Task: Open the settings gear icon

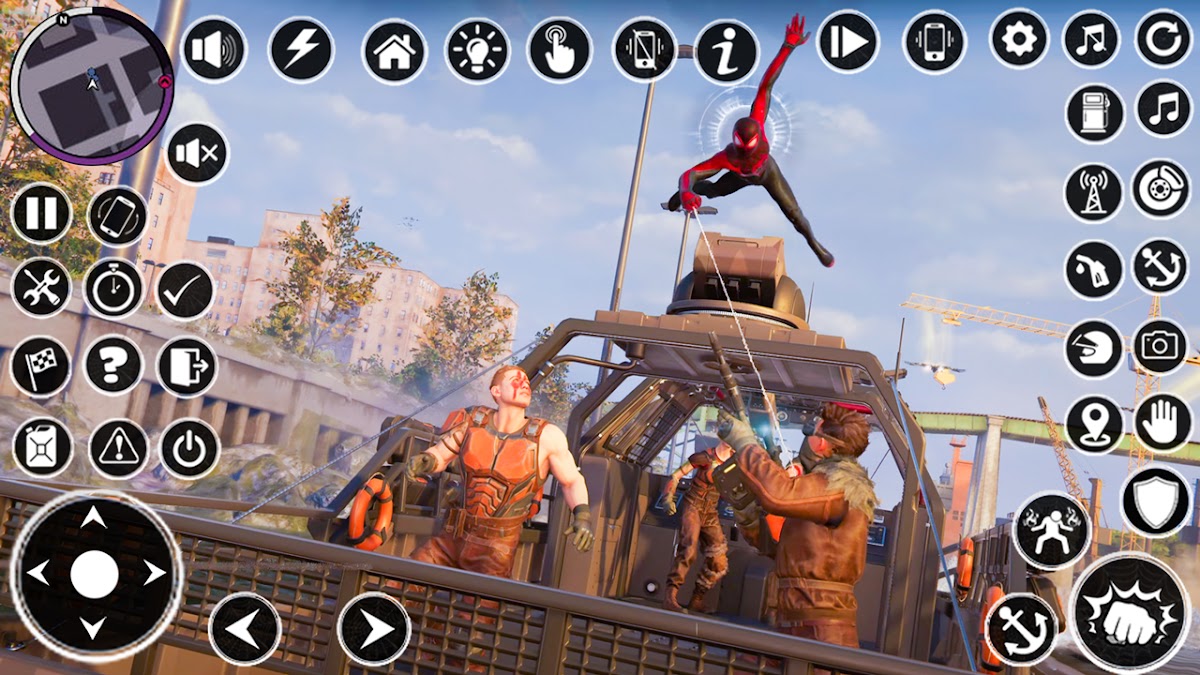Action: (1018, 40)
